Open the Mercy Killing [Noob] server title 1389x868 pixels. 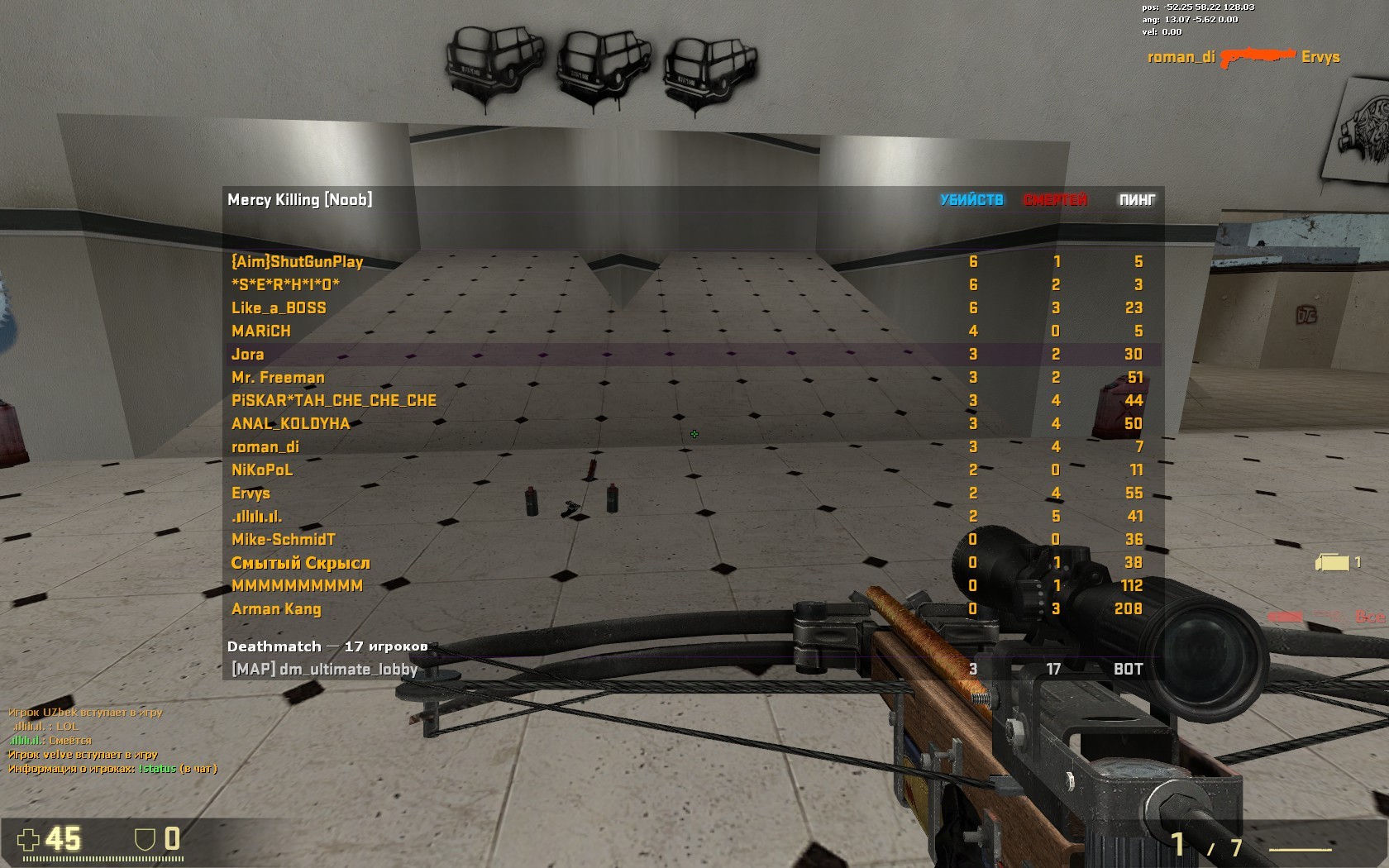pos(301,199)
